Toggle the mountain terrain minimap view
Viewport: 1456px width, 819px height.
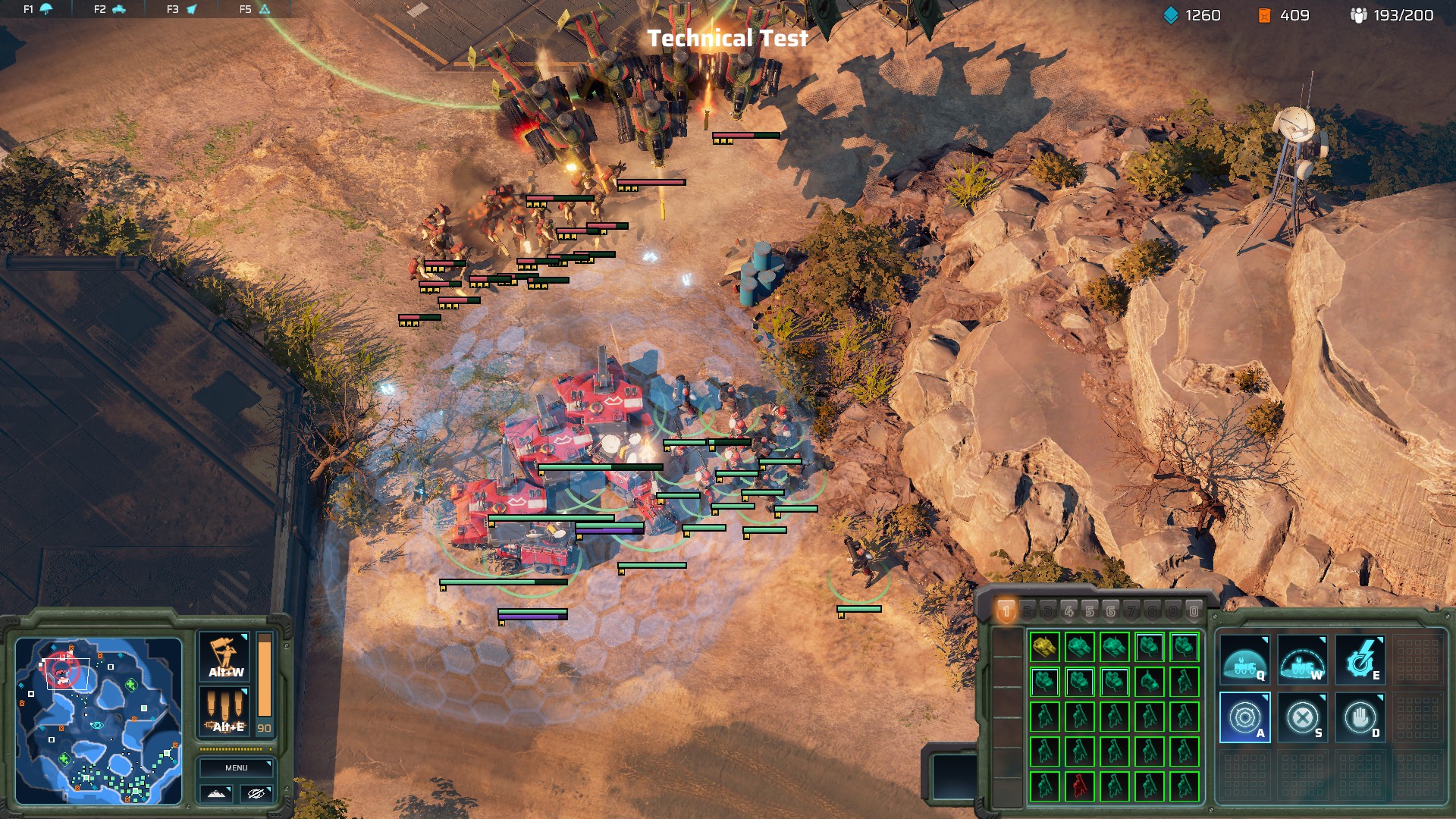coord(216,793)
